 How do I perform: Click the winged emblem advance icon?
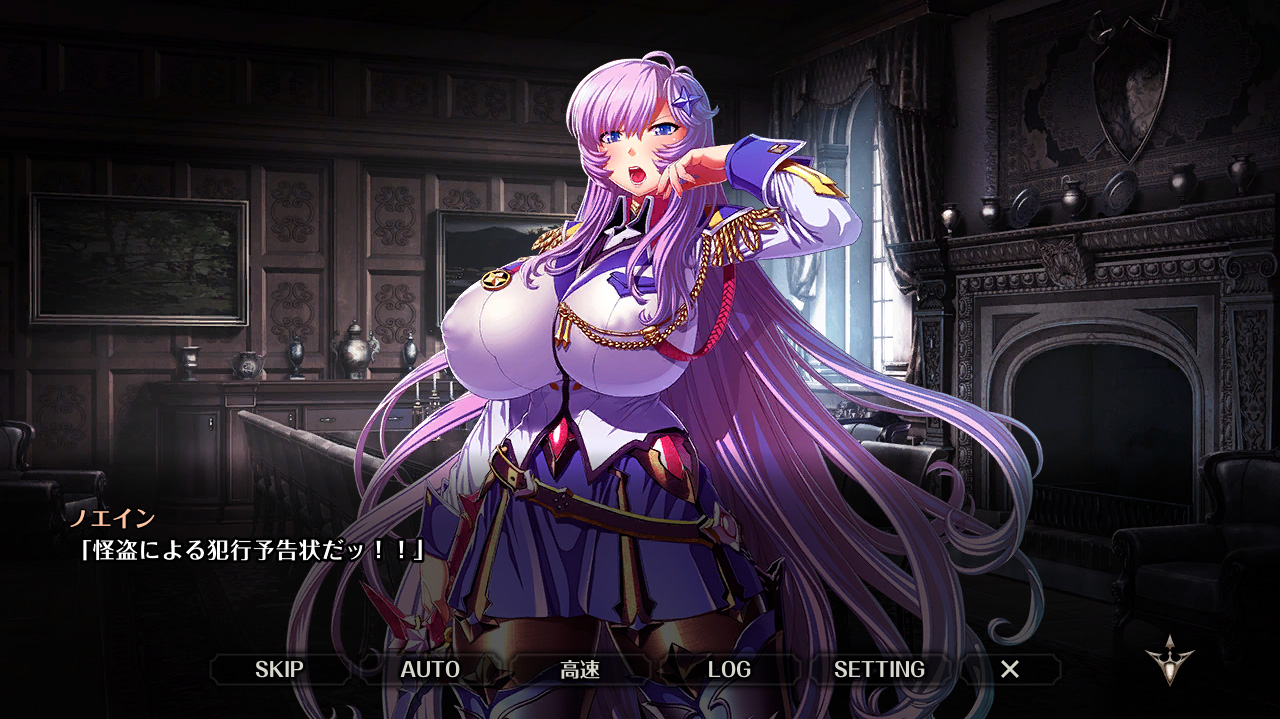pos(1170,660)
